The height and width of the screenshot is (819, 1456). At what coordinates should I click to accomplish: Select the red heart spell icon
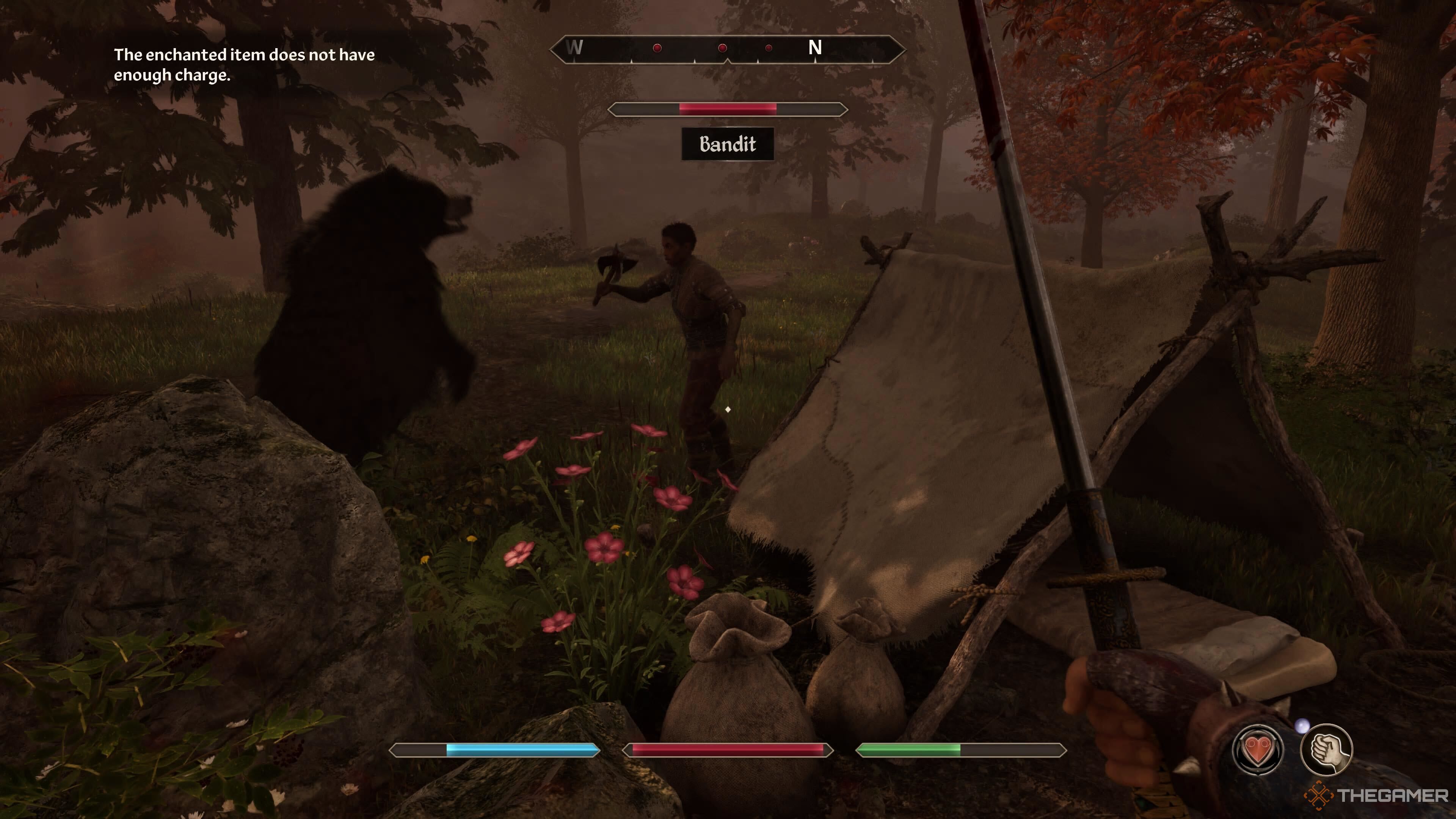click(1258, 750)
